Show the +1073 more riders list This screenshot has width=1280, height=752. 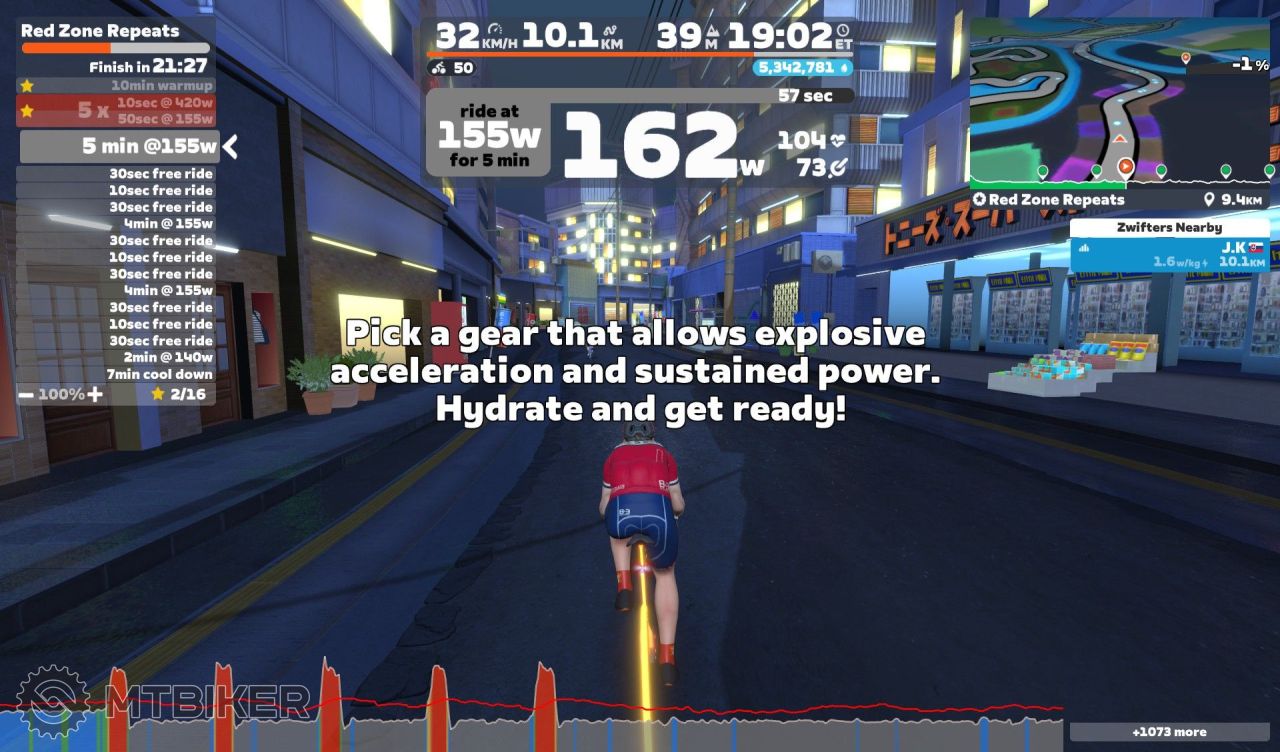point(1169,732)
